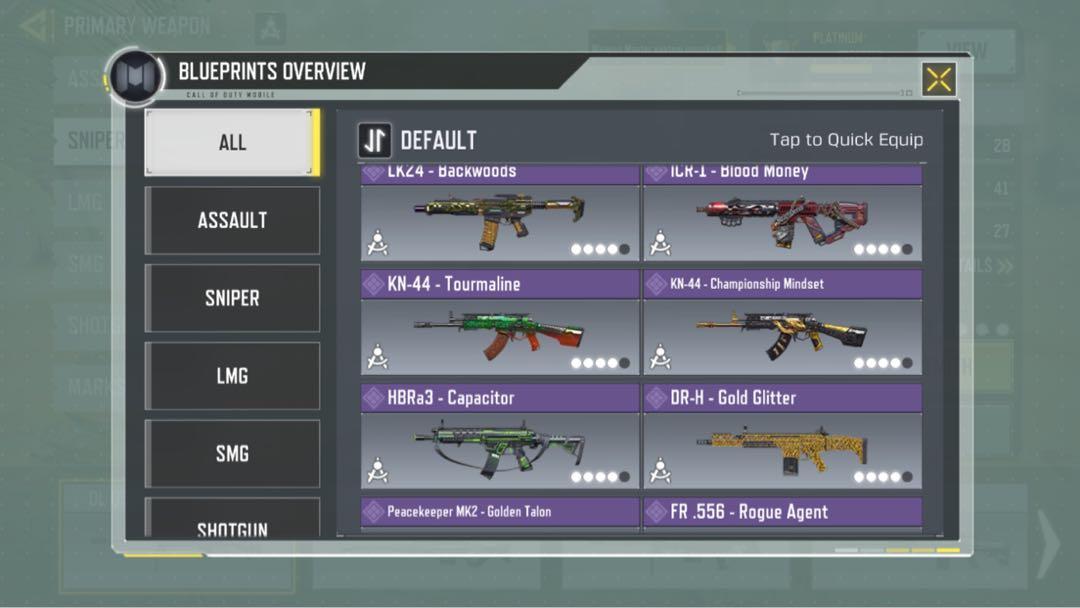Switch to the ASSAULT category
The height and width of the screenshot is (608, 1080).
[232, 220]
